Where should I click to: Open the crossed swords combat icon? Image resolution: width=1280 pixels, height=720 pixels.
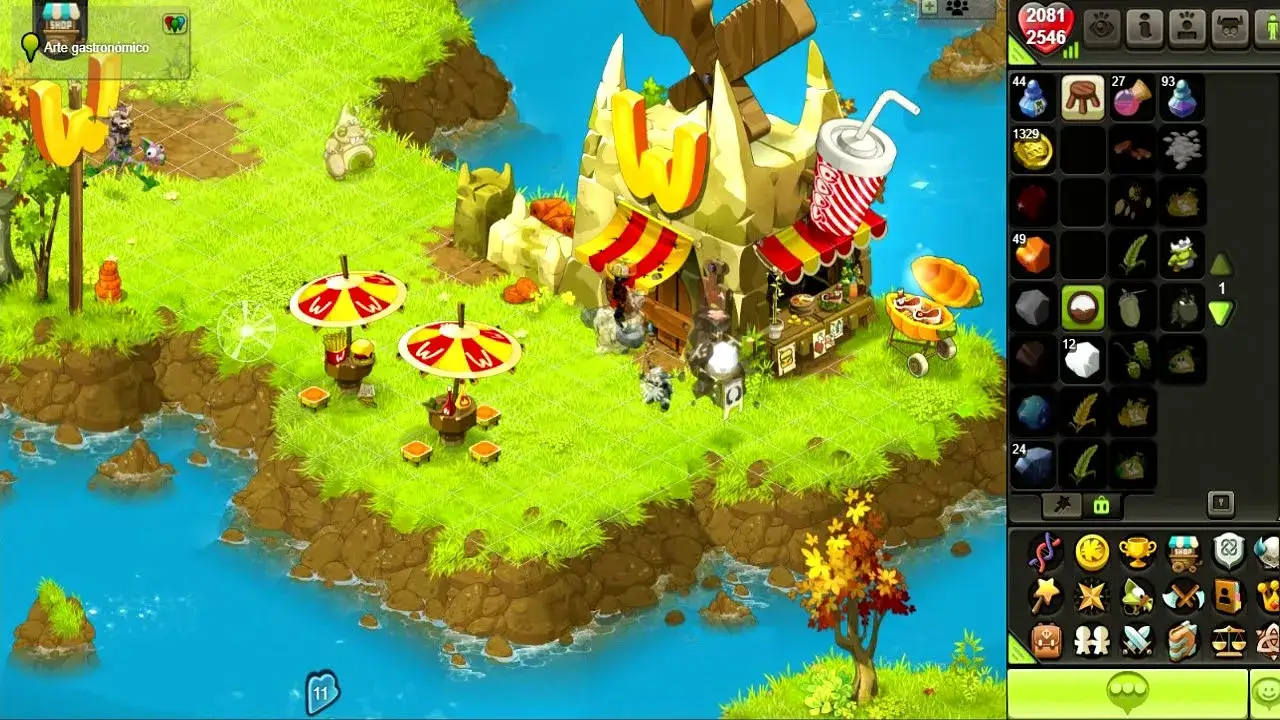click(1139, 640)
